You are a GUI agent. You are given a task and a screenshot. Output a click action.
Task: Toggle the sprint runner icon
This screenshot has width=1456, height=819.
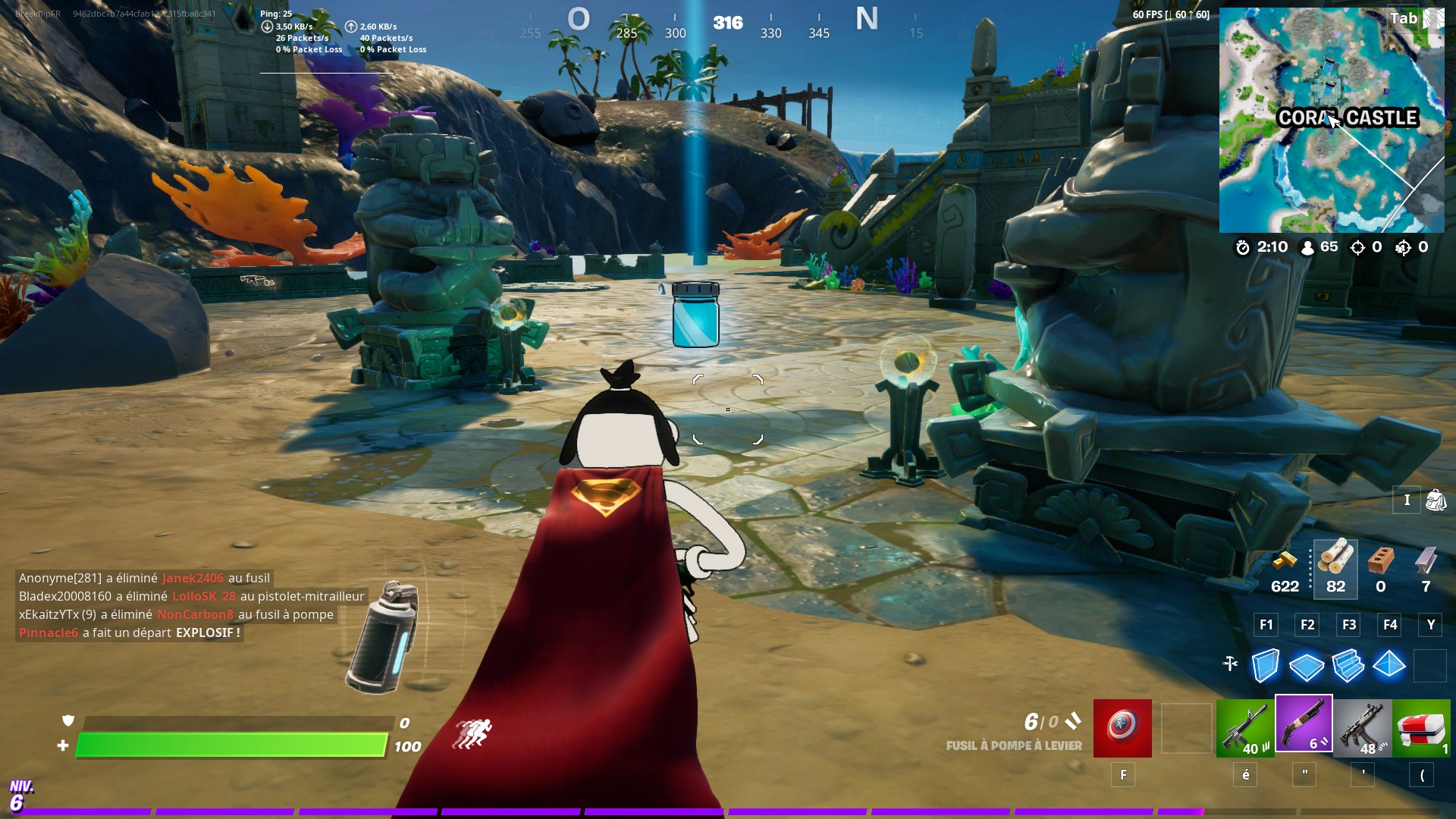pyautogui.click(x=473, y=733)
